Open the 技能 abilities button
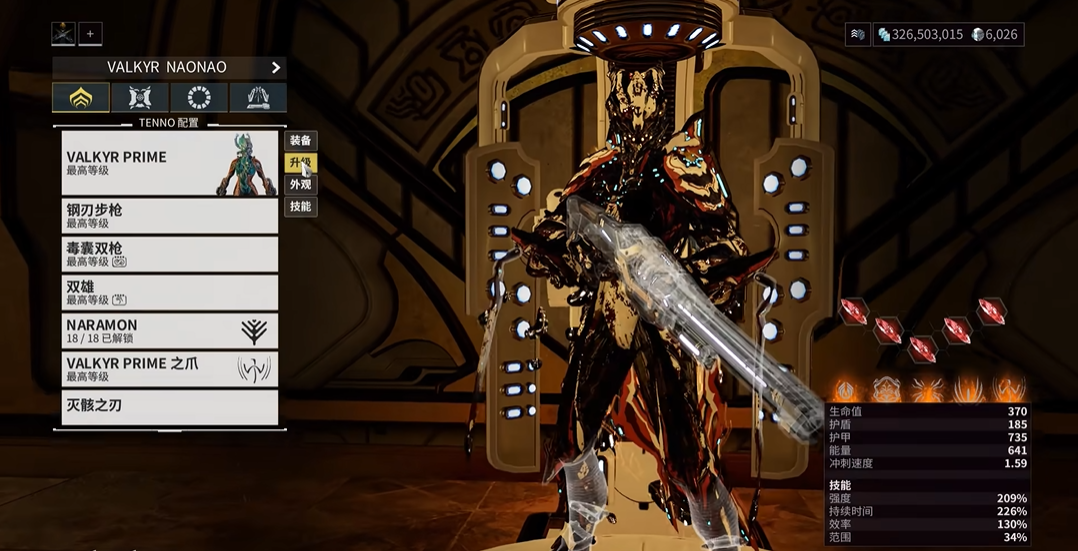Screen dimensions: 1078x551 click(x=300, y=207)
